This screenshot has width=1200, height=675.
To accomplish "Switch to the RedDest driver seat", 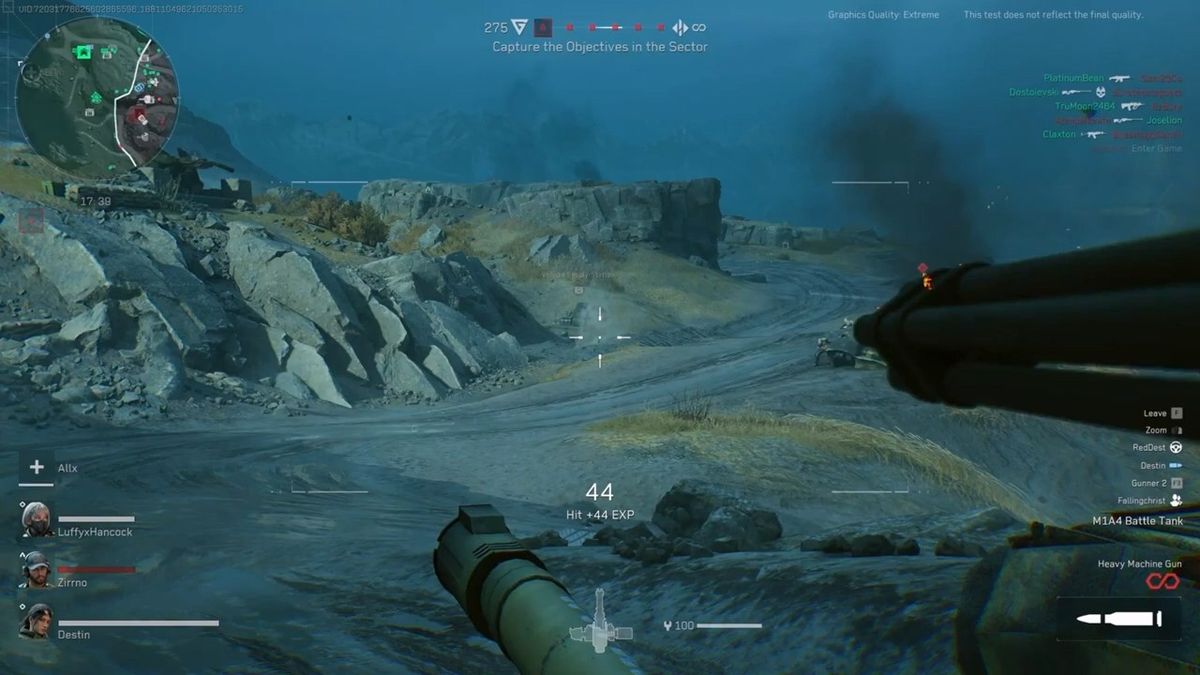I will tap(1176, 448).
